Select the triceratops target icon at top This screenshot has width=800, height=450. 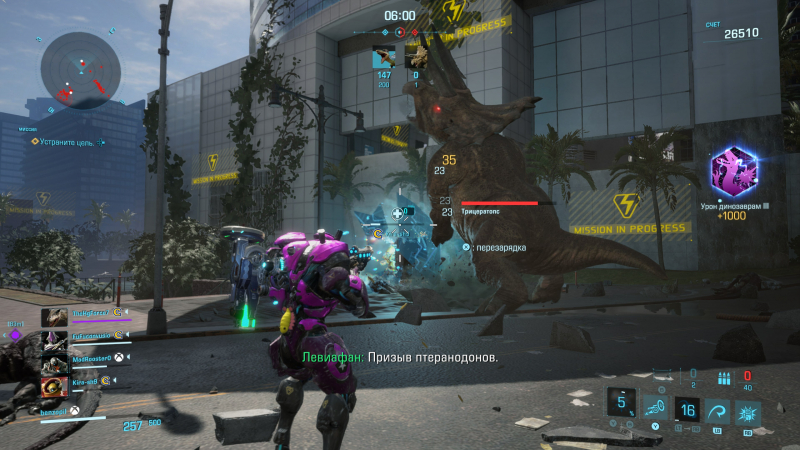pyautogui.click(x=416, y=57)
